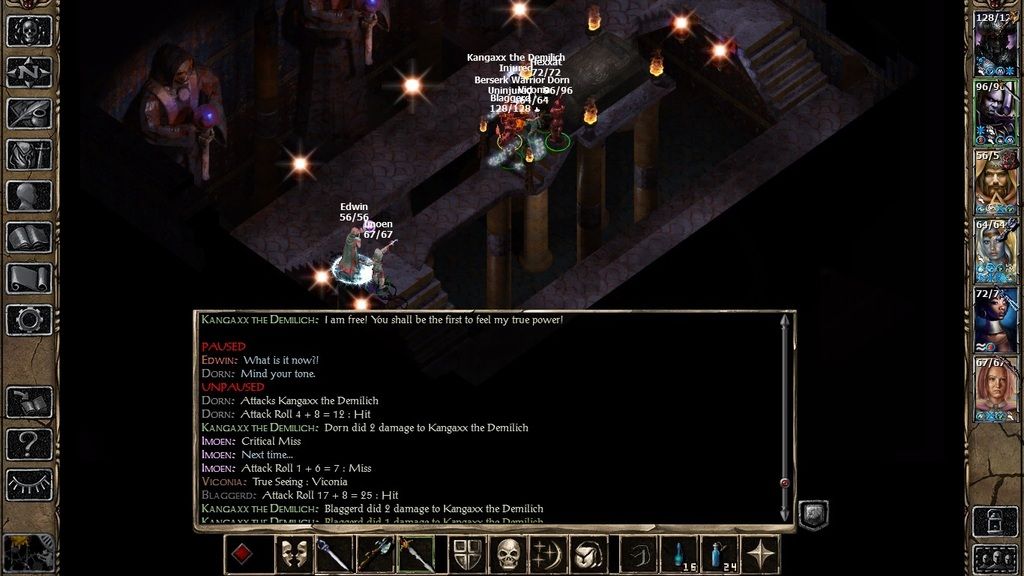1024x576 pixels.
Task: Open the area map compass button
Action: click(29, 72)
